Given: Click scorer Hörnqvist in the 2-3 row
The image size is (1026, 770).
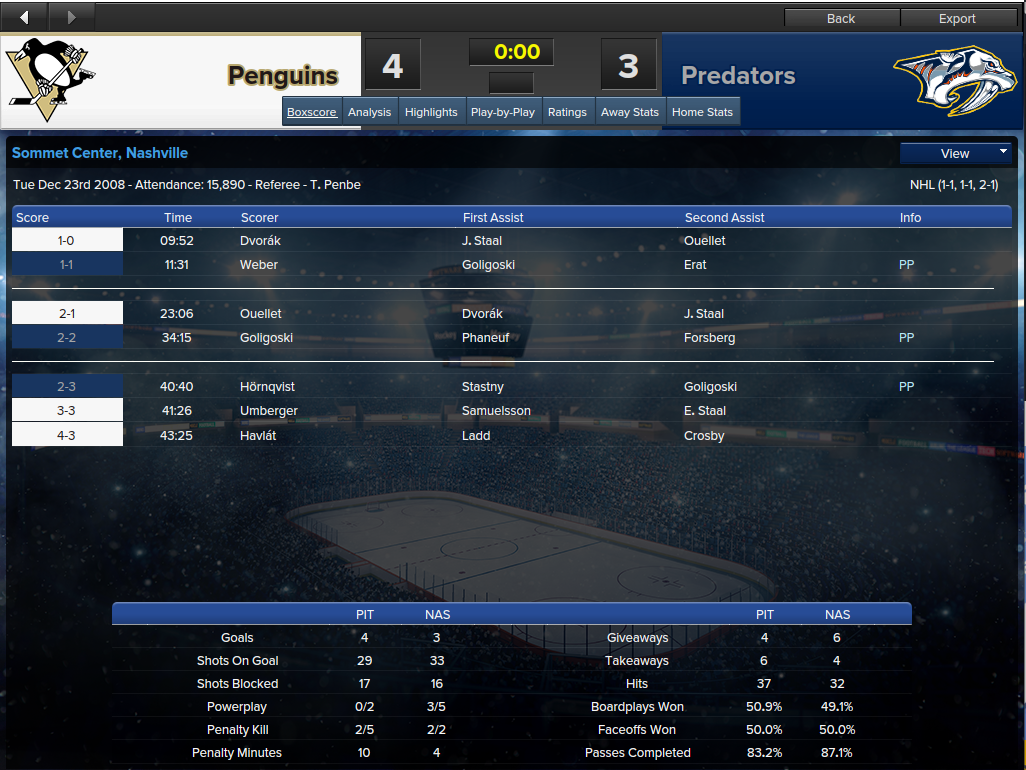Looking at the screenshot, I should [268, 387].
